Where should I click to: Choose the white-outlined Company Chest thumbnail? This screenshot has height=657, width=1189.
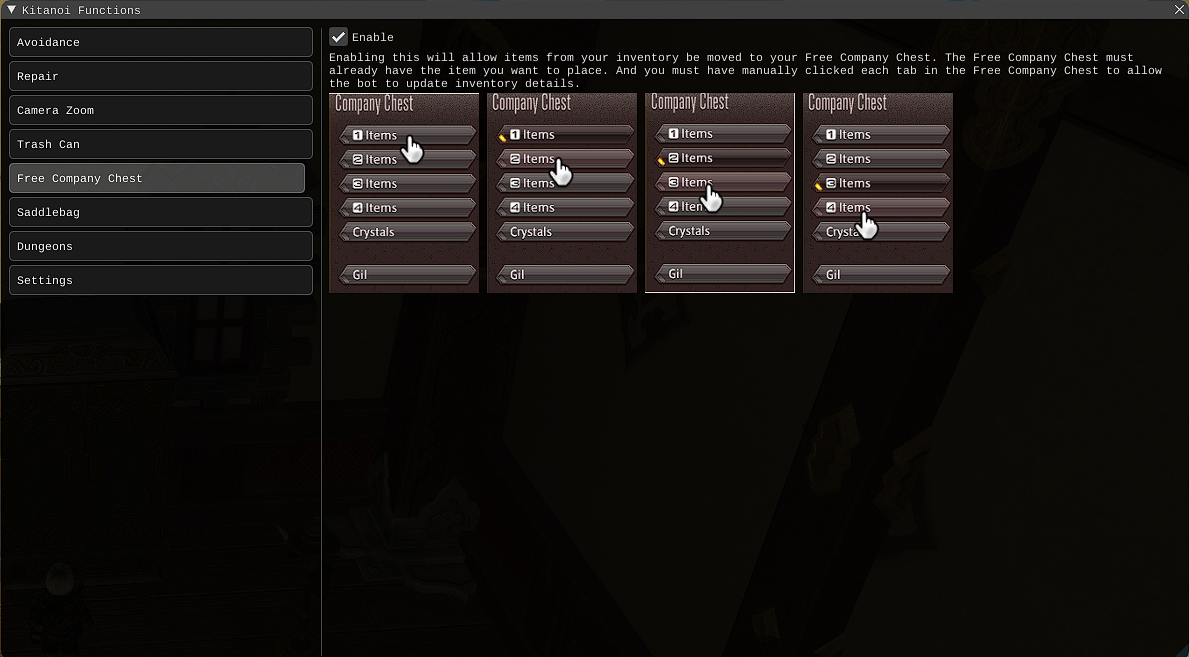720,192
